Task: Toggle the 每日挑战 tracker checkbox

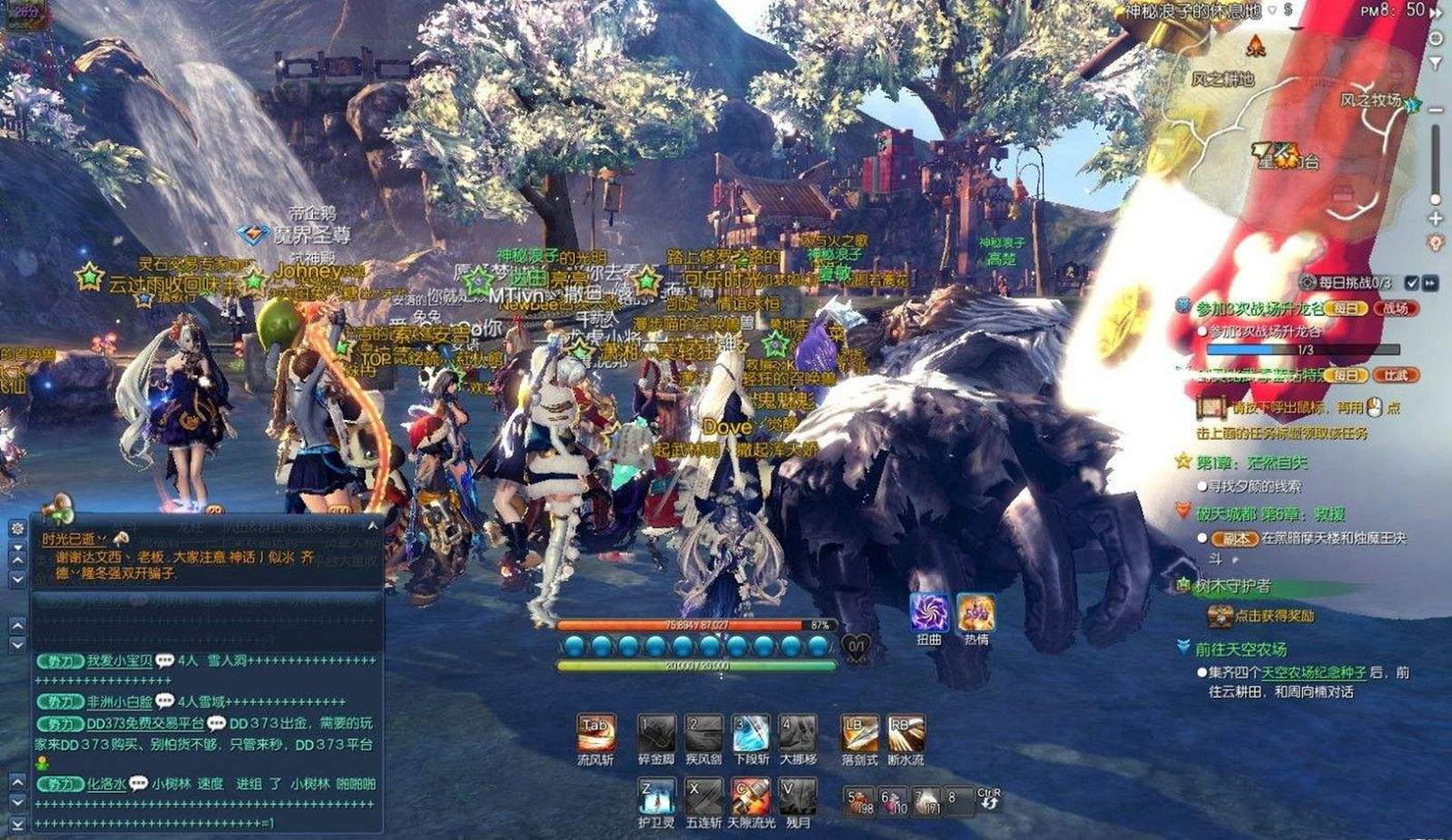Action: point(1411,282)
